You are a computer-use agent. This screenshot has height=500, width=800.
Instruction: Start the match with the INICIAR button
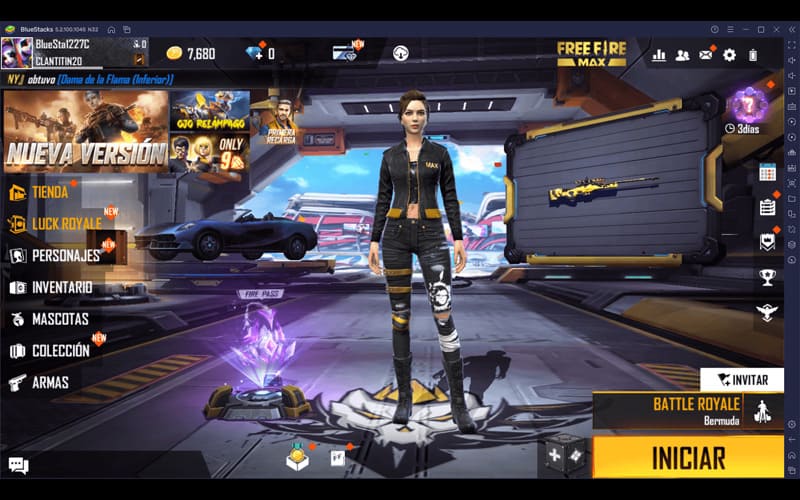(688, 458)
